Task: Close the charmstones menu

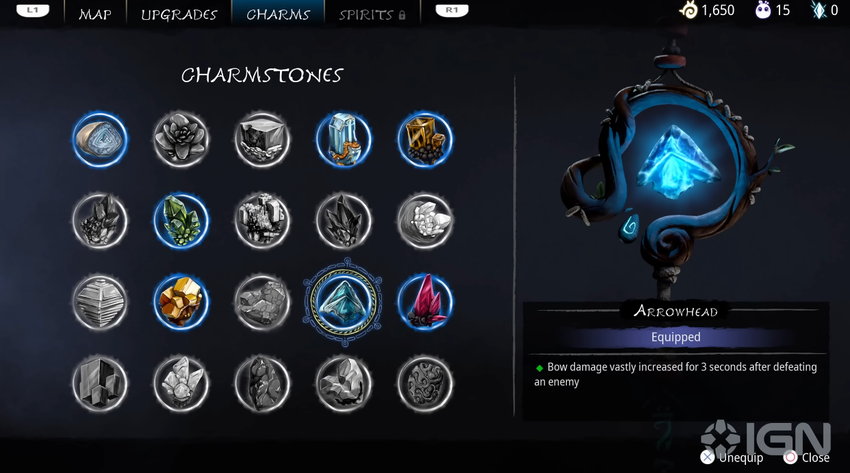Action: click(806, 457)
